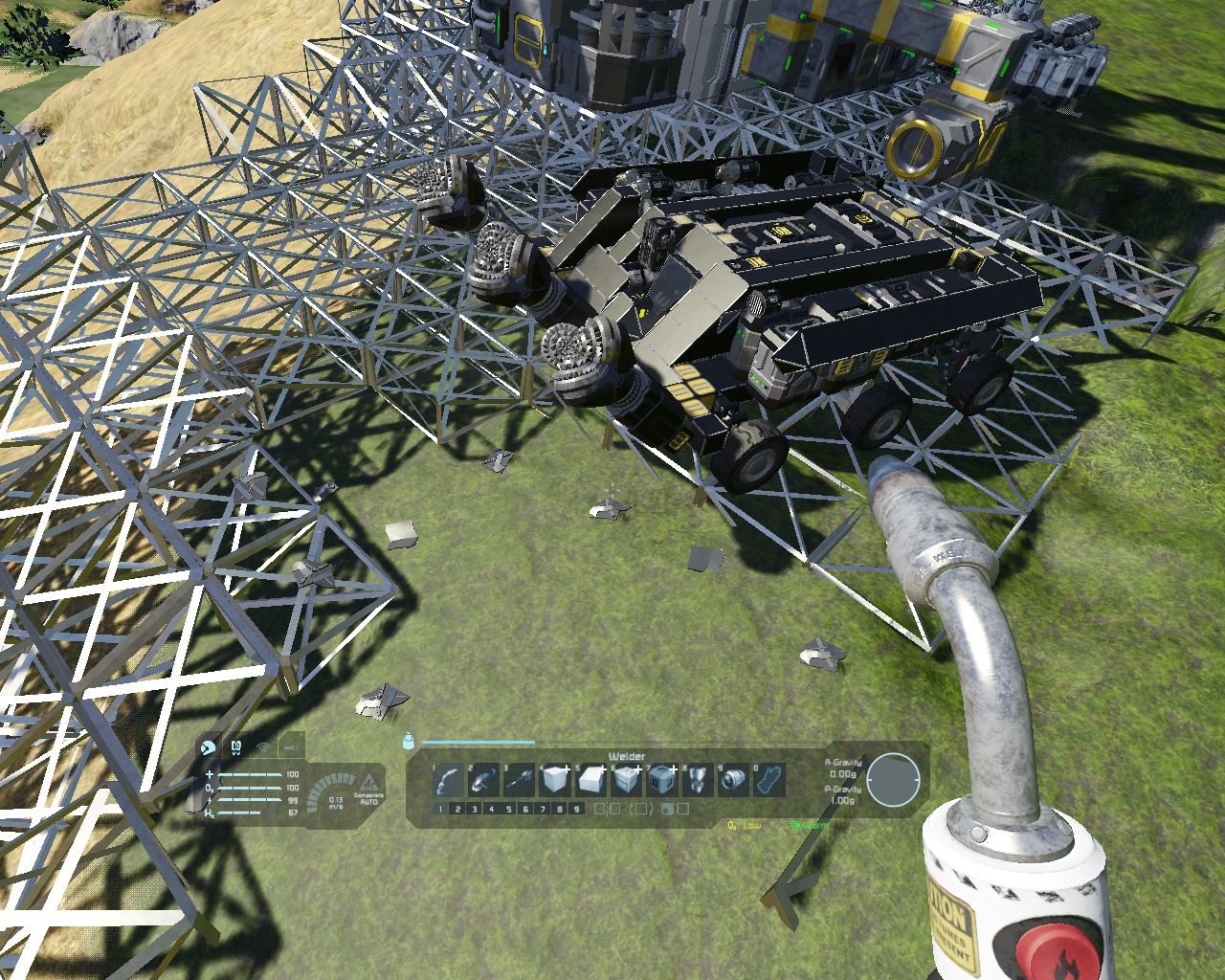The height and width of the screenshot is (980, 1225).
Task: Toggle the flashlight icon
Action: [x=292, y=746]
